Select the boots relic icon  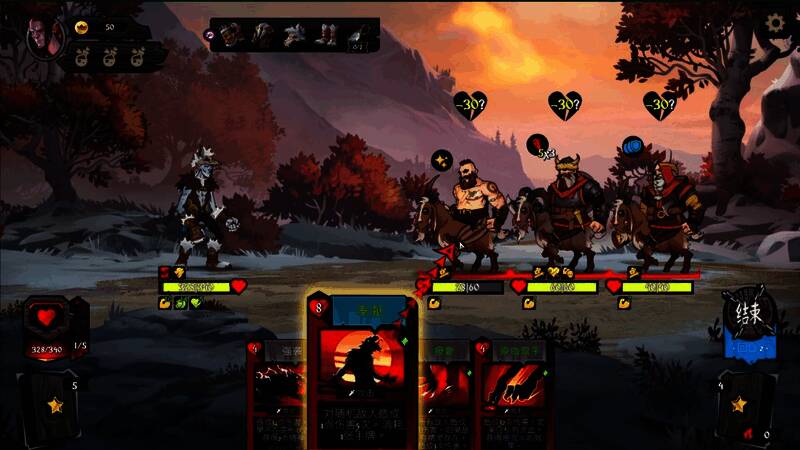[327, 37]
